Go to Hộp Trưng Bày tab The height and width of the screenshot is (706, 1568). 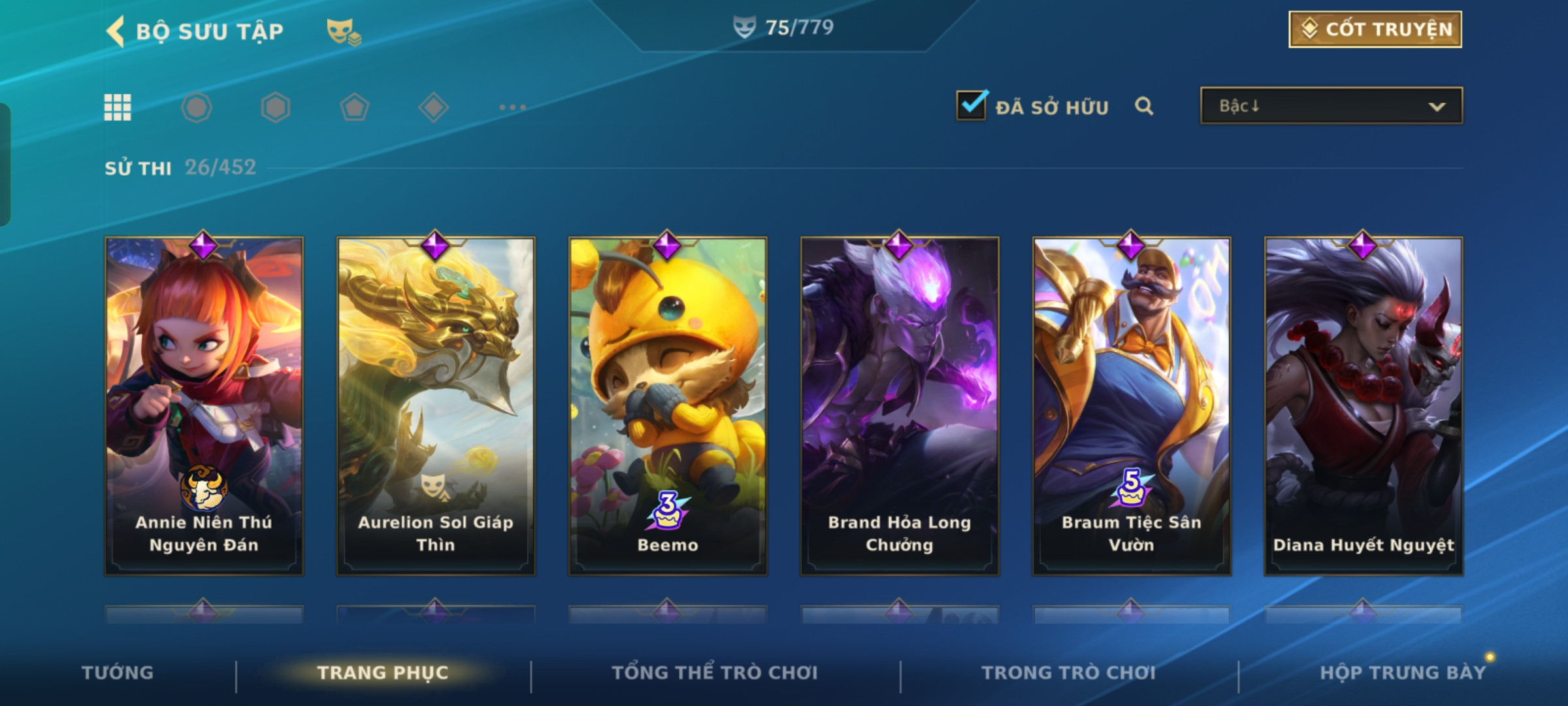(1402, 673)
